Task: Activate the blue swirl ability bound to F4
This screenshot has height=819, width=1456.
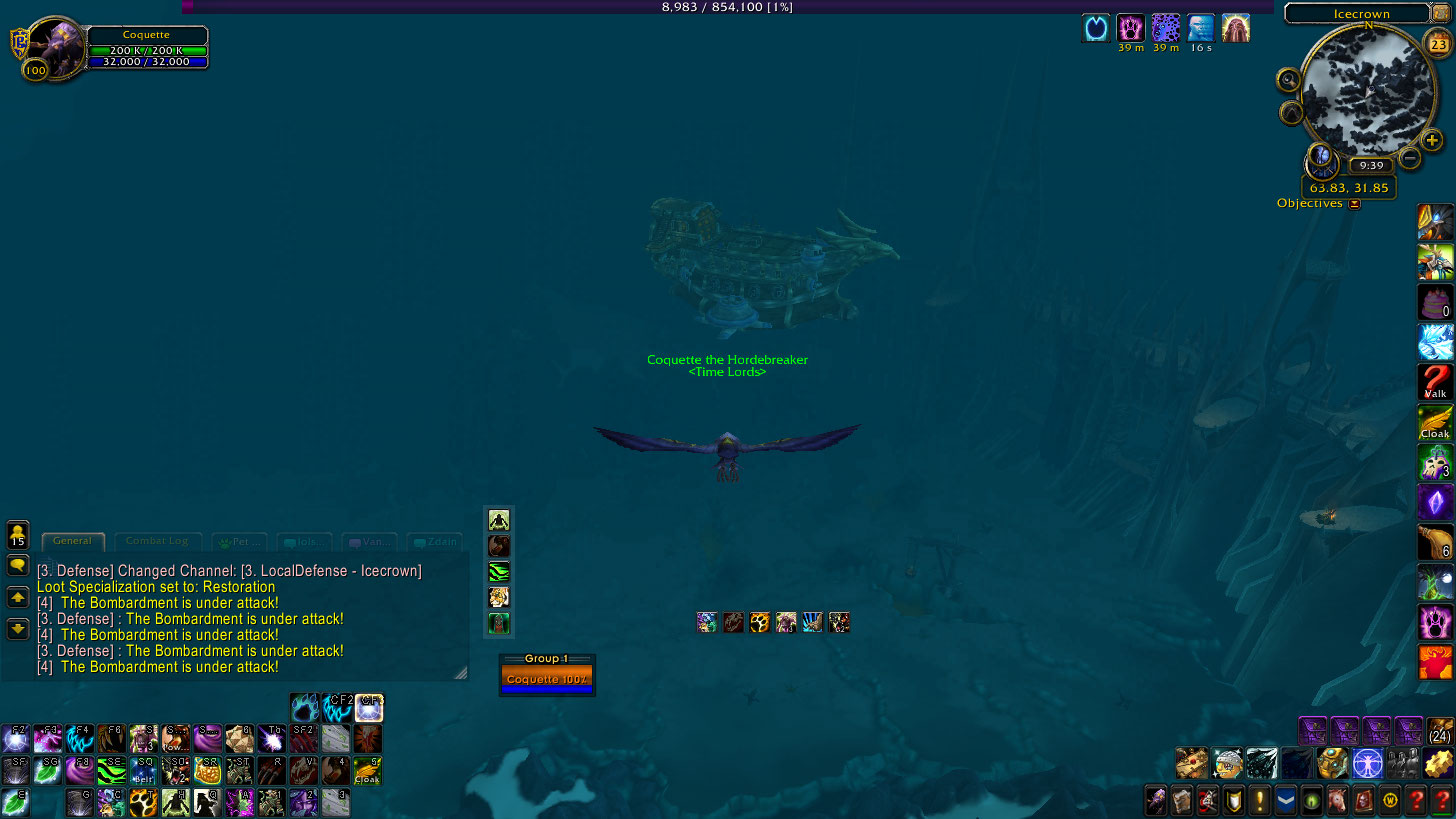Action: click(x=79, y=739)
